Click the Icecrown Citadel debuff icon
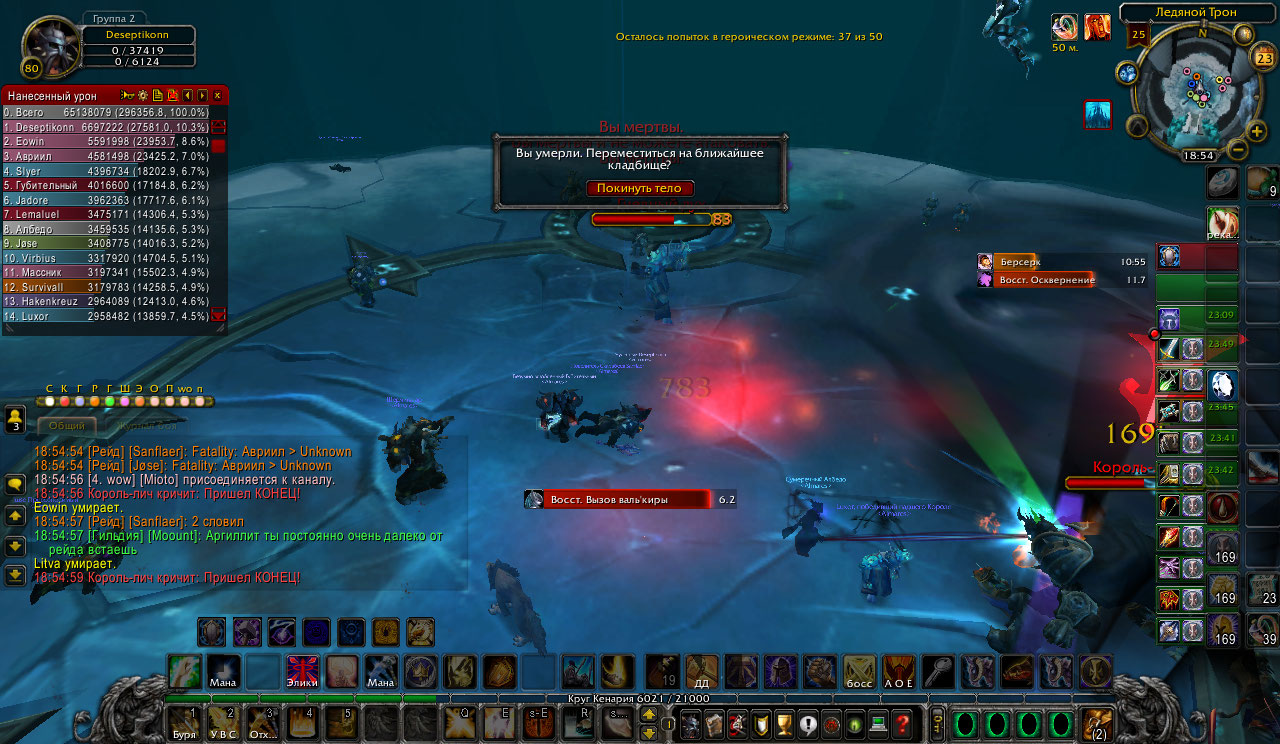 (x=1098, y=114)
